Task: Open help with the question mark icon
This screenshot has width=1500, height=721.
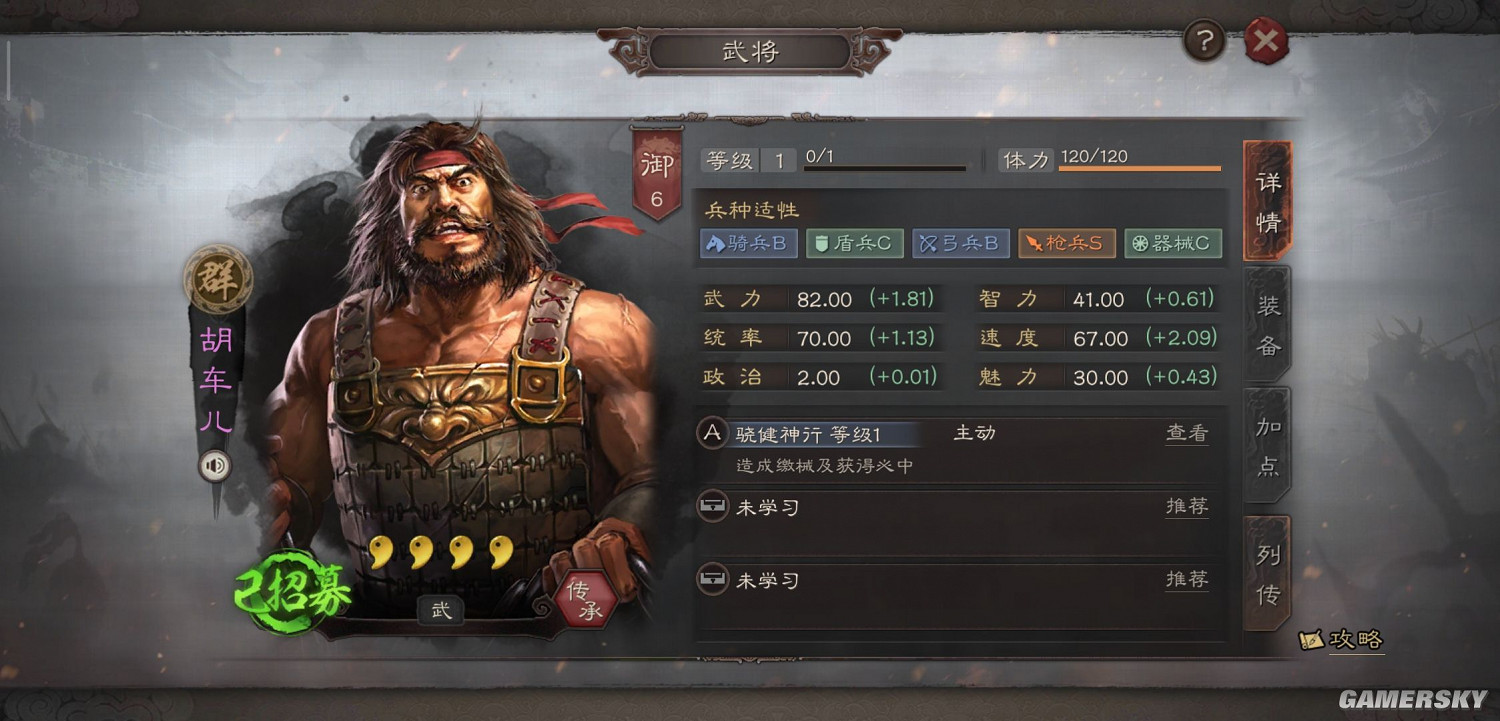Action: pyautogui.click(x=1203, y=39)
